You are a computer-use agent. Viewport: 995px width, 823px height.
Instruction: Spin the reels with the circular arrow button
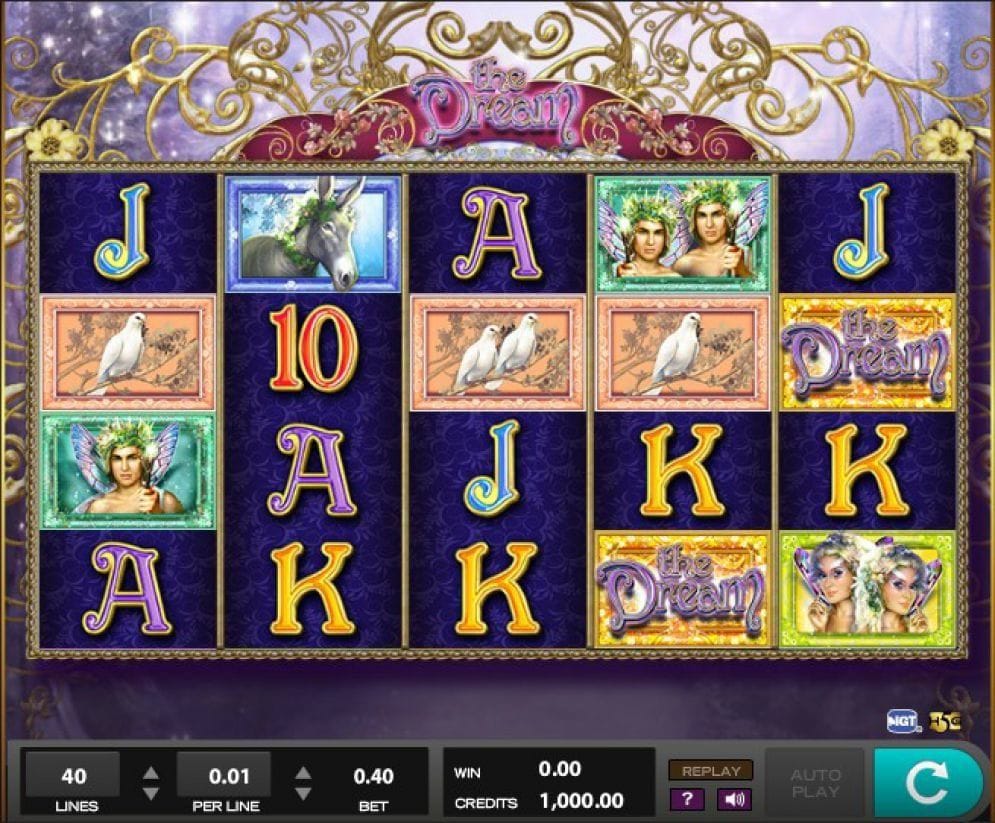coord(927,783)
